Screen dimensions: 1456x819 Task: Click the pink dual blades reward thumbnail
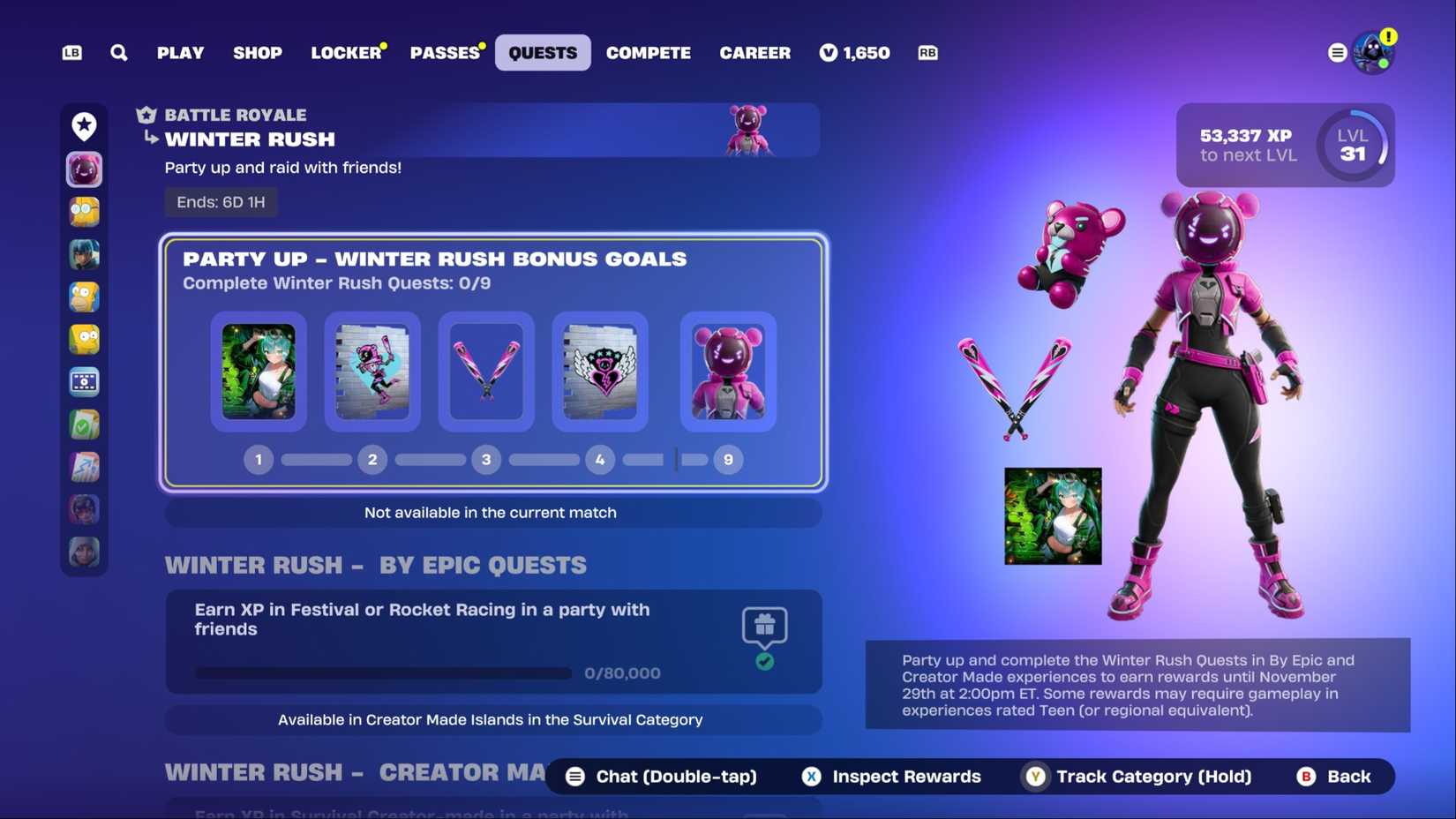(486, 371)
